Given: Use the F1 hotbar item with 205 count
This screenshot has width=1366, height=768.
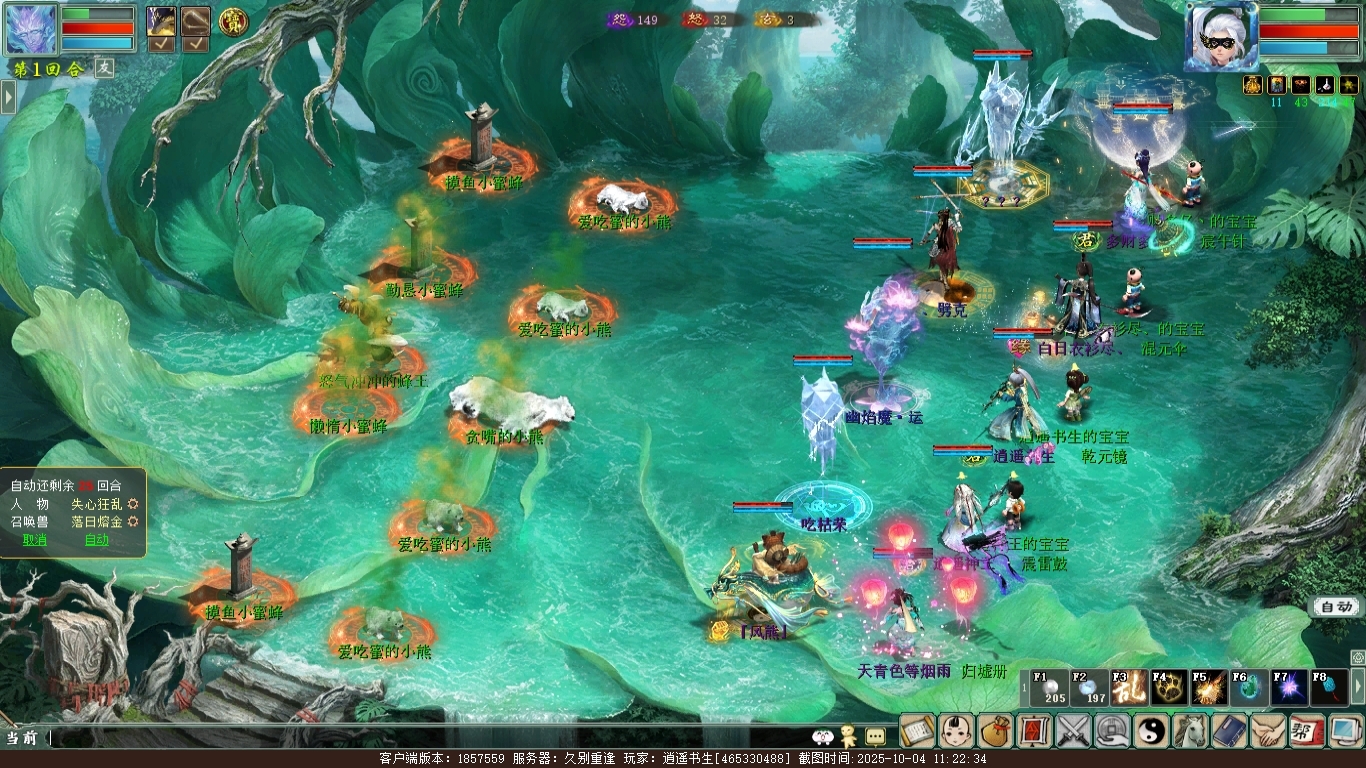Looking at the screenshot, I should [1049, 688].
